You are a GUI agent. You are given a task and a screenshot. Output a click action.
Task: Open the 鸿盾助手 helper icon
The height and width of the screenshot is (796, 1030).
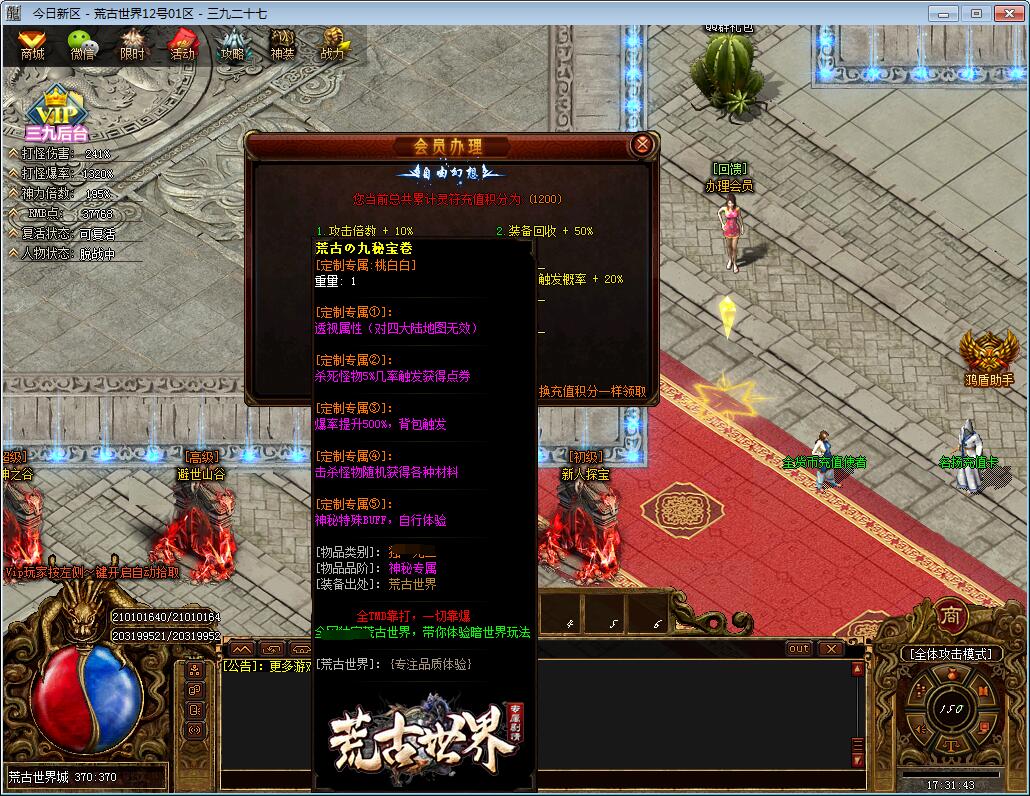tap(989, 358)
